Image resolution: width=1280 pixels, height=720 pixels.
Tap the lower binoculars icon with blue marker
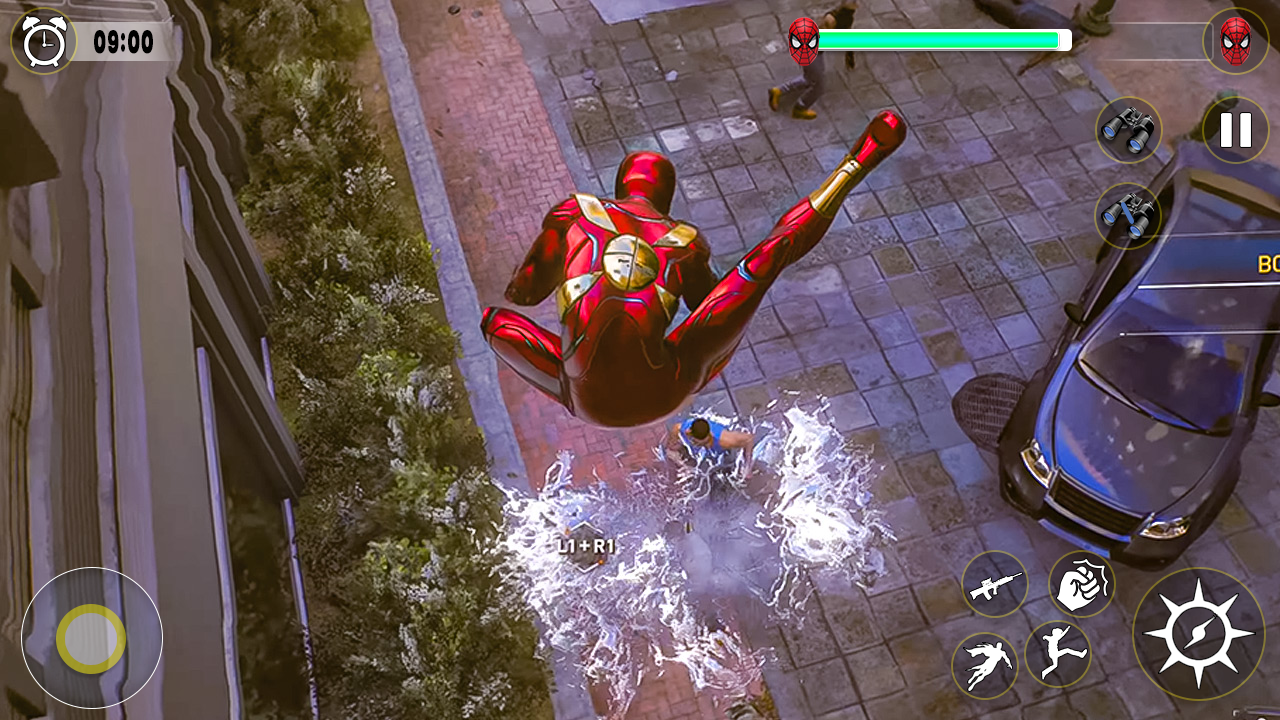coord(1127,213)
